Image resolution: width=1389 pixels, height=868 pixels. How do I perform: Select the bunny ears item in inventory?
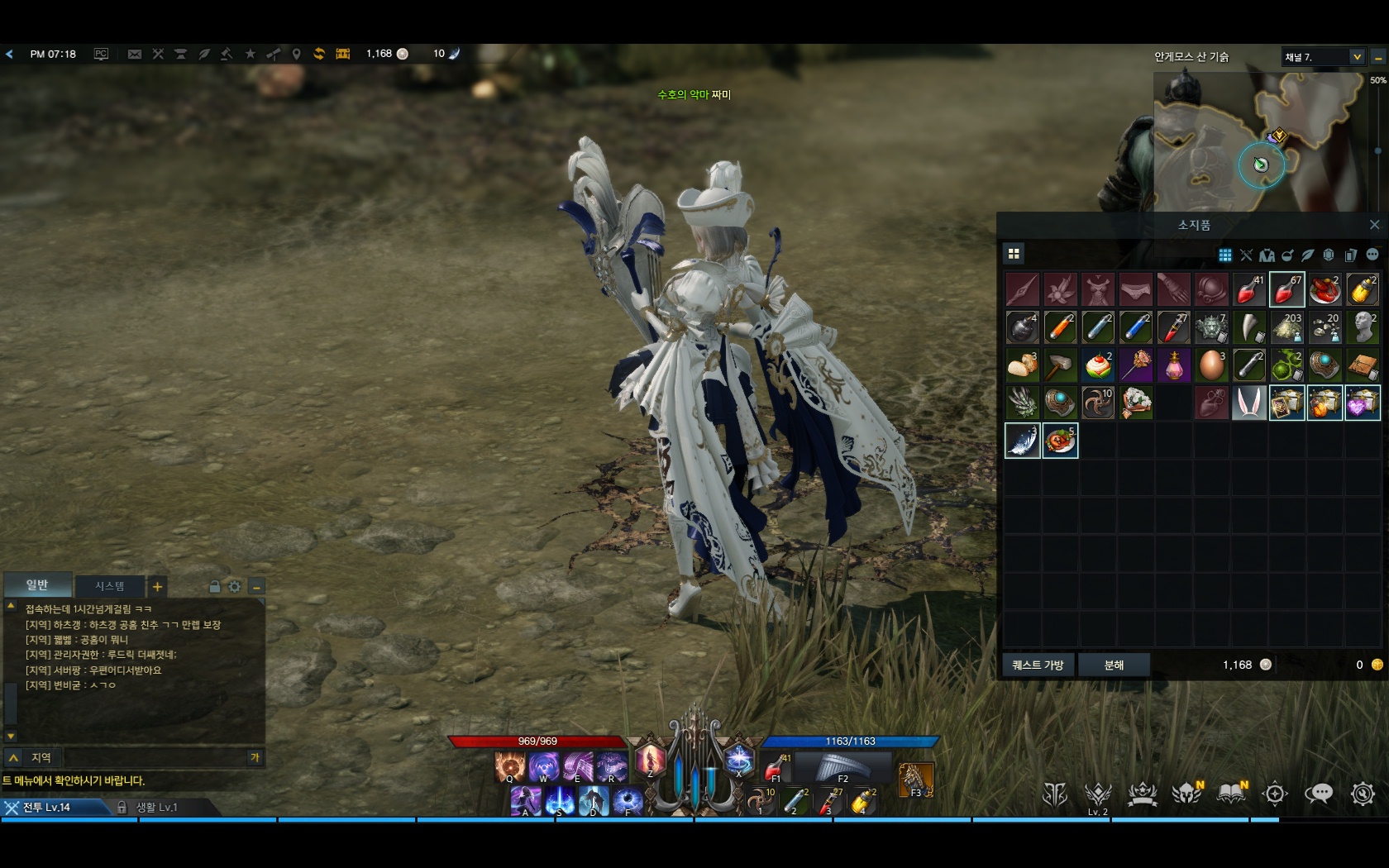(1248, 403)
